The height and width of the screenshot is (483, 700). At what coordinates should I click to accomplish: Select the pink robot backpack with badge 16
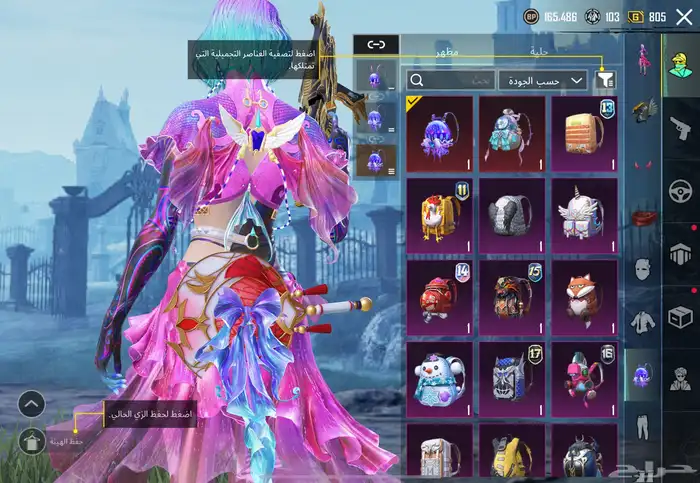tap(585, 379)
